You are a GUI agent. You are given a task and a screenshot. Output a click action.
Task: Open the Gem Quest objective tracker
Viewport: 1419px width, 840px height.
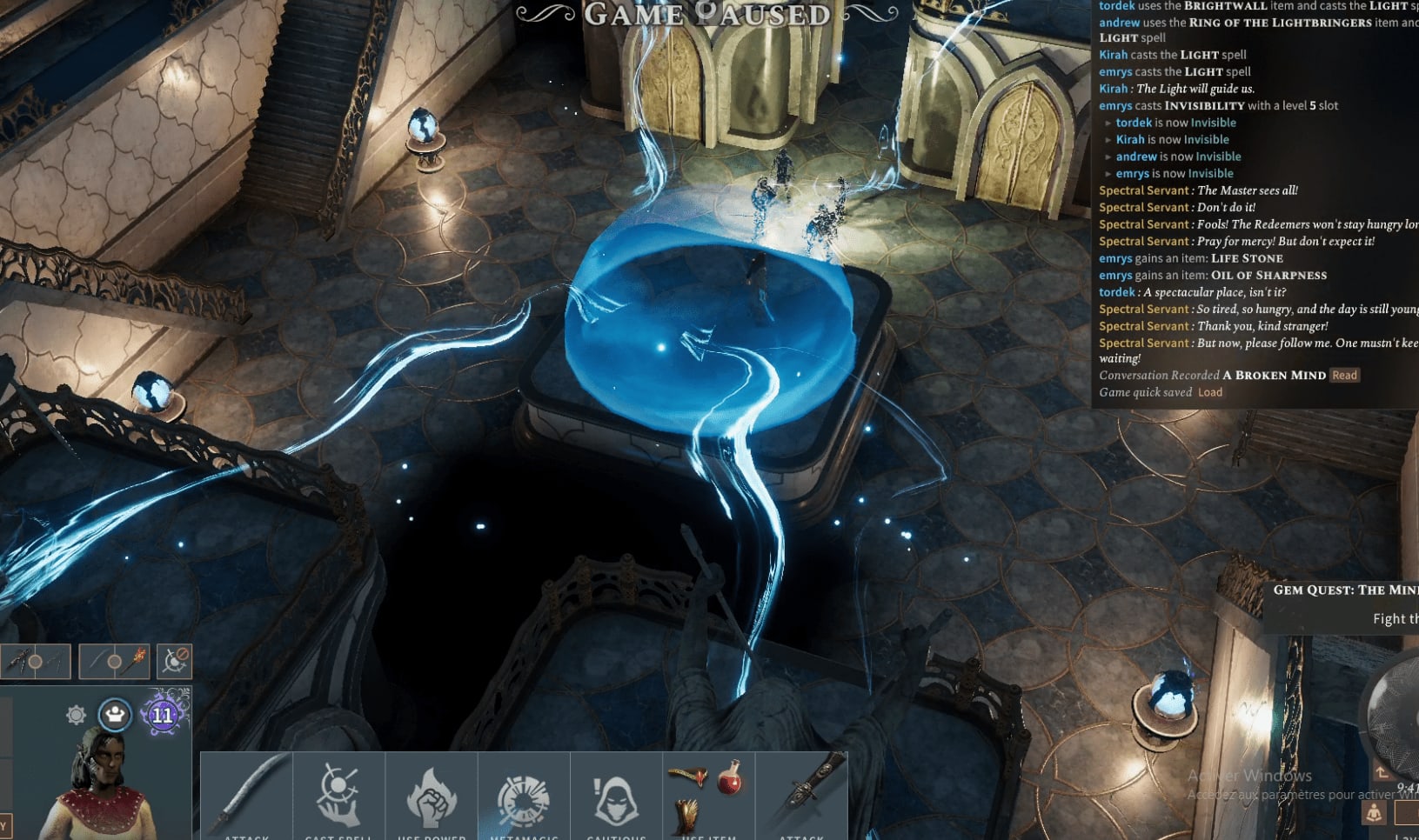click(1344, 590)
